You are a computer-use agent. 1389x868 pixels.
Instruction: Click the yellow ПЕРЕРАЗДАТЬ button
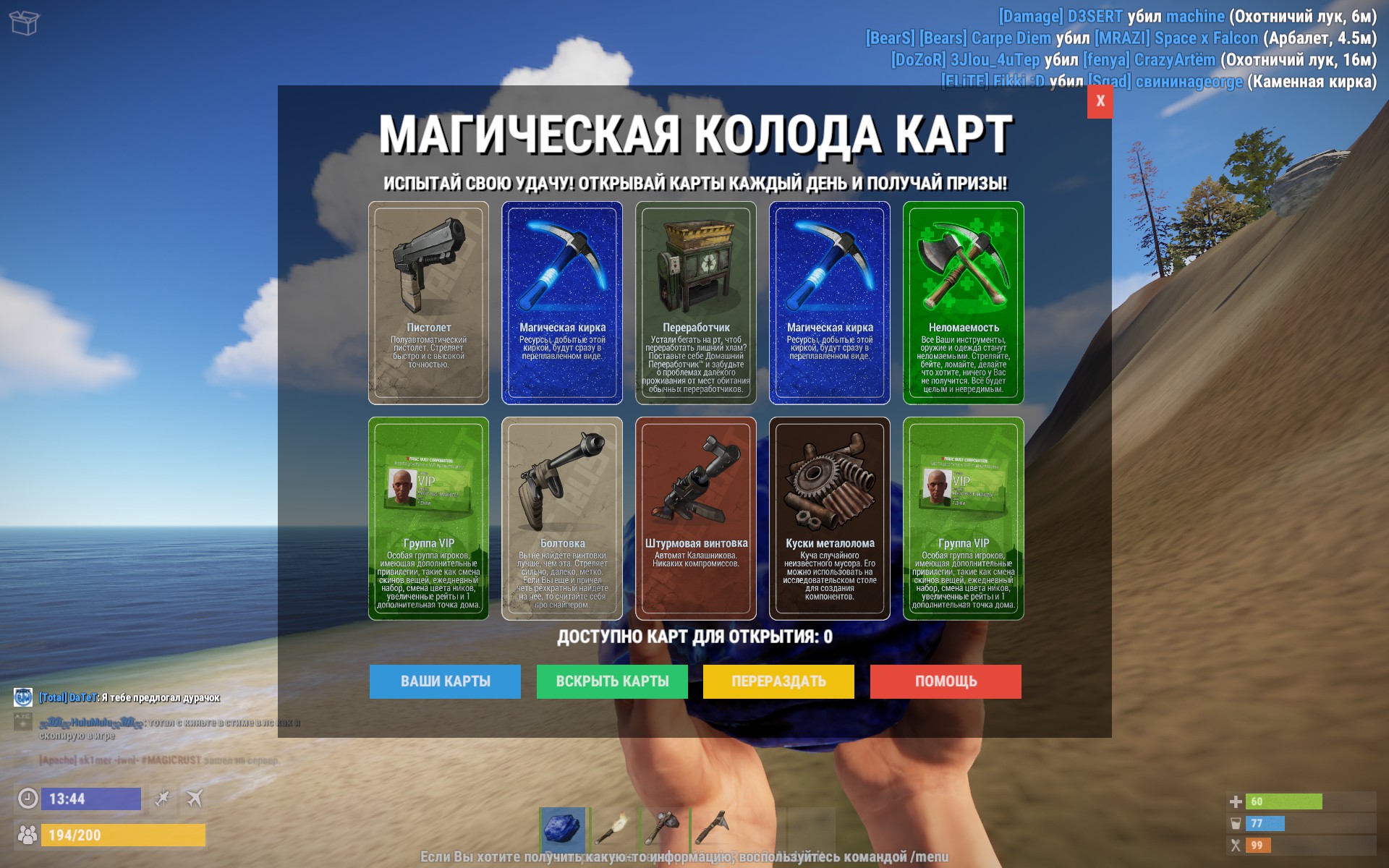coord(778,681)
